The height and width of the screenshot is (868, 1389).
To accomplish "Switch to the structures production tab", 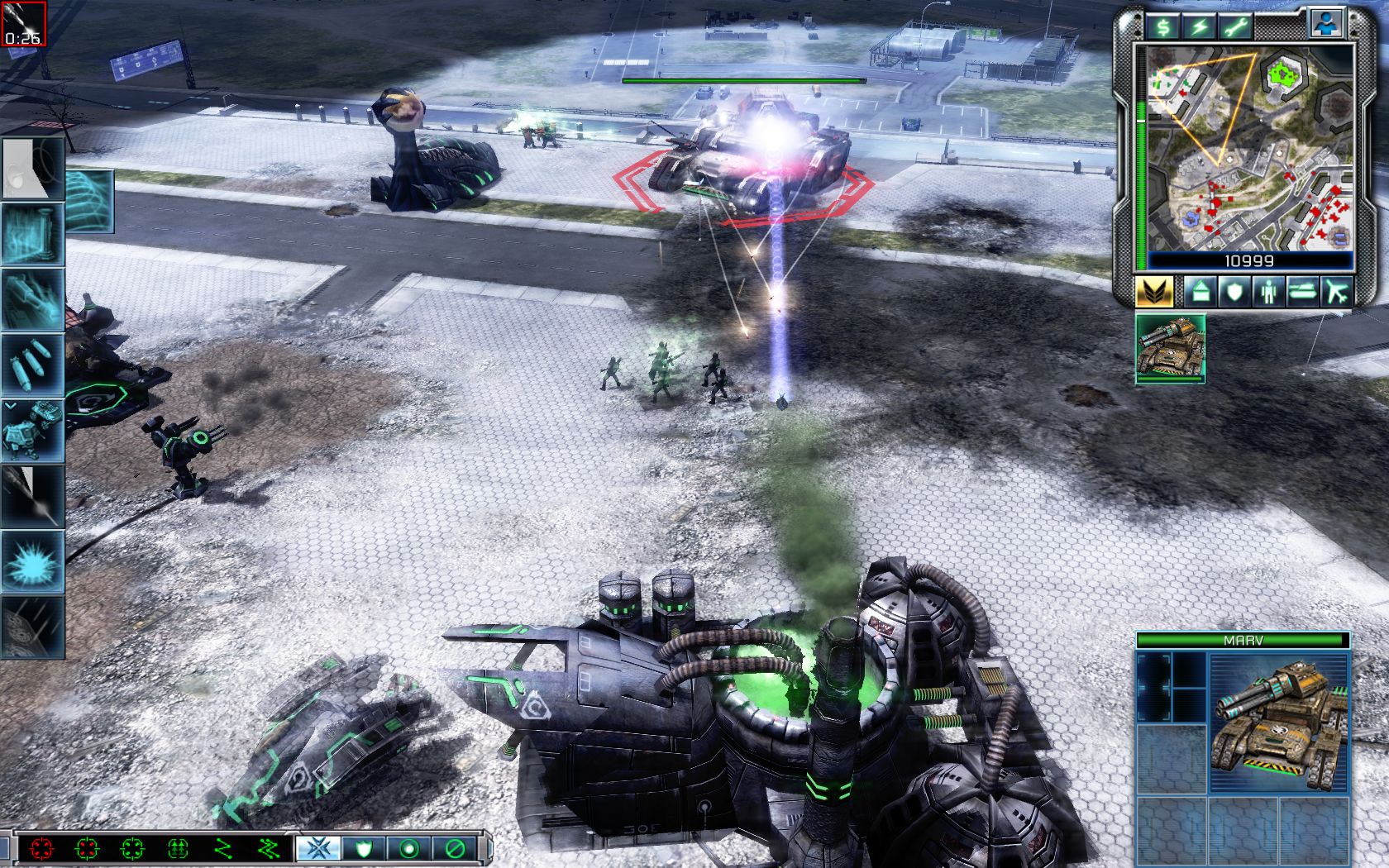I will pos(1200,291).
